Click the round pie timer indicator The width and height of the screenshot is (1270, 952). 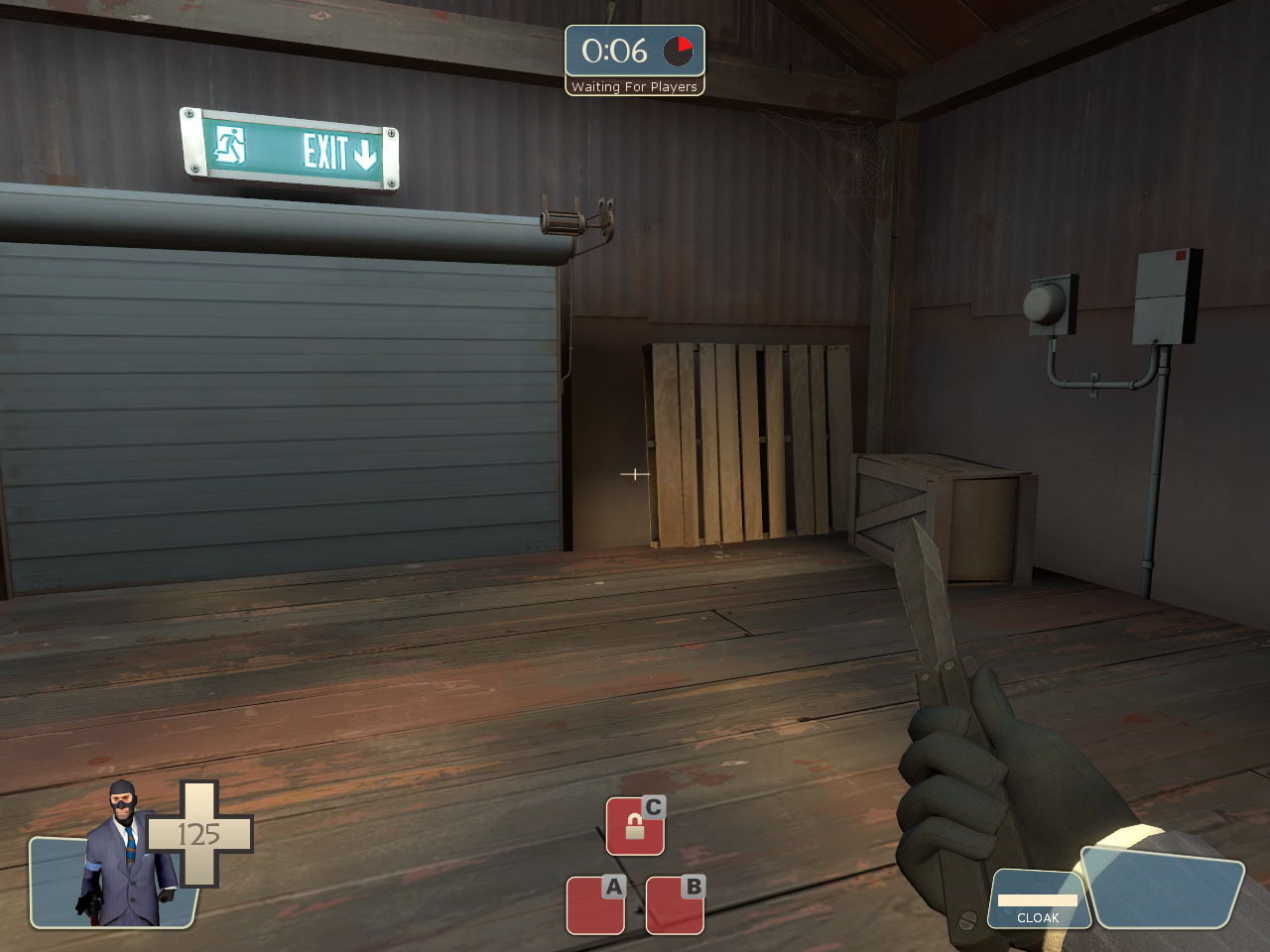pos(676,52)
